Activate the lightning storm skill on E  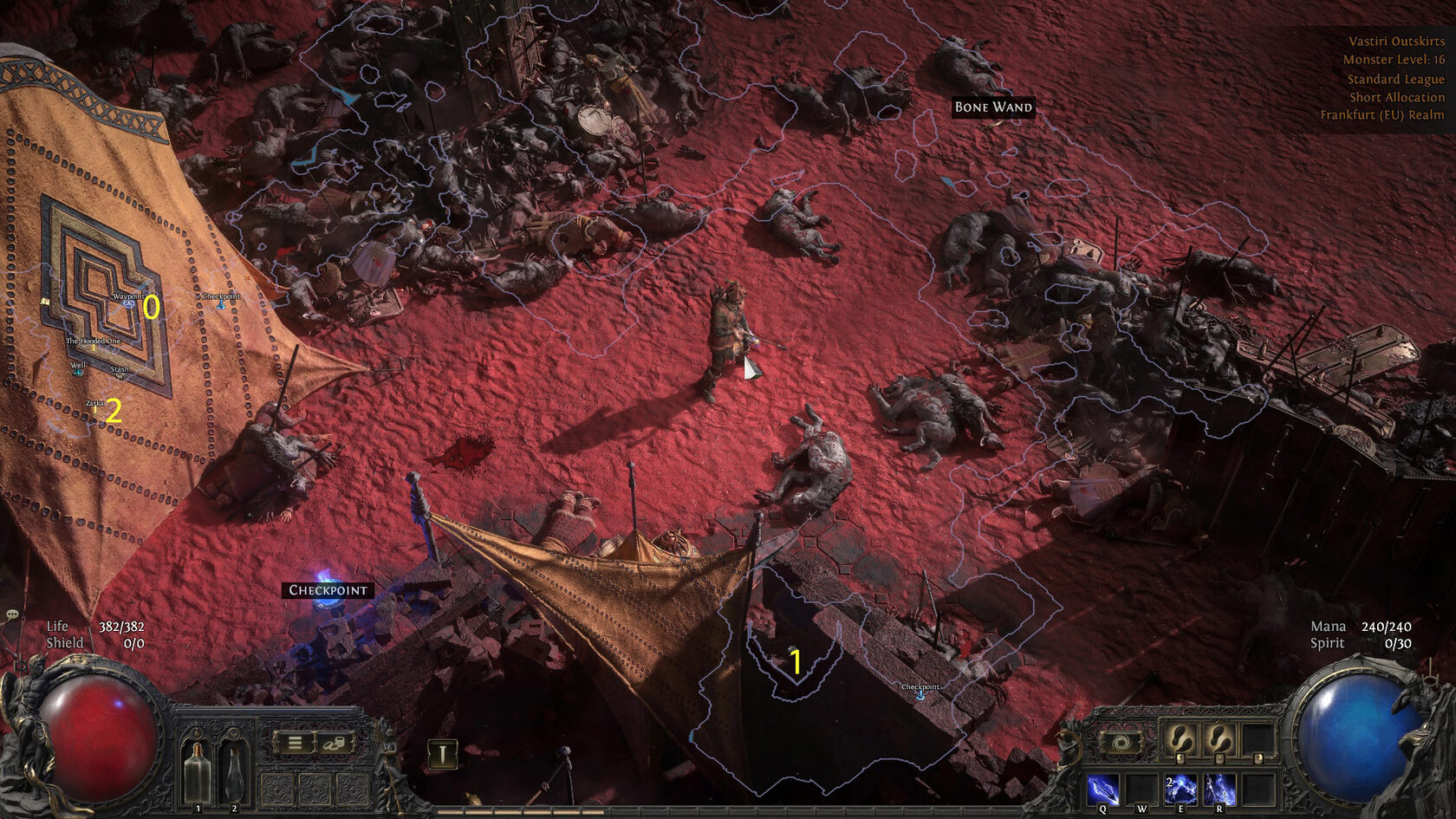(x=1180, y=790)
